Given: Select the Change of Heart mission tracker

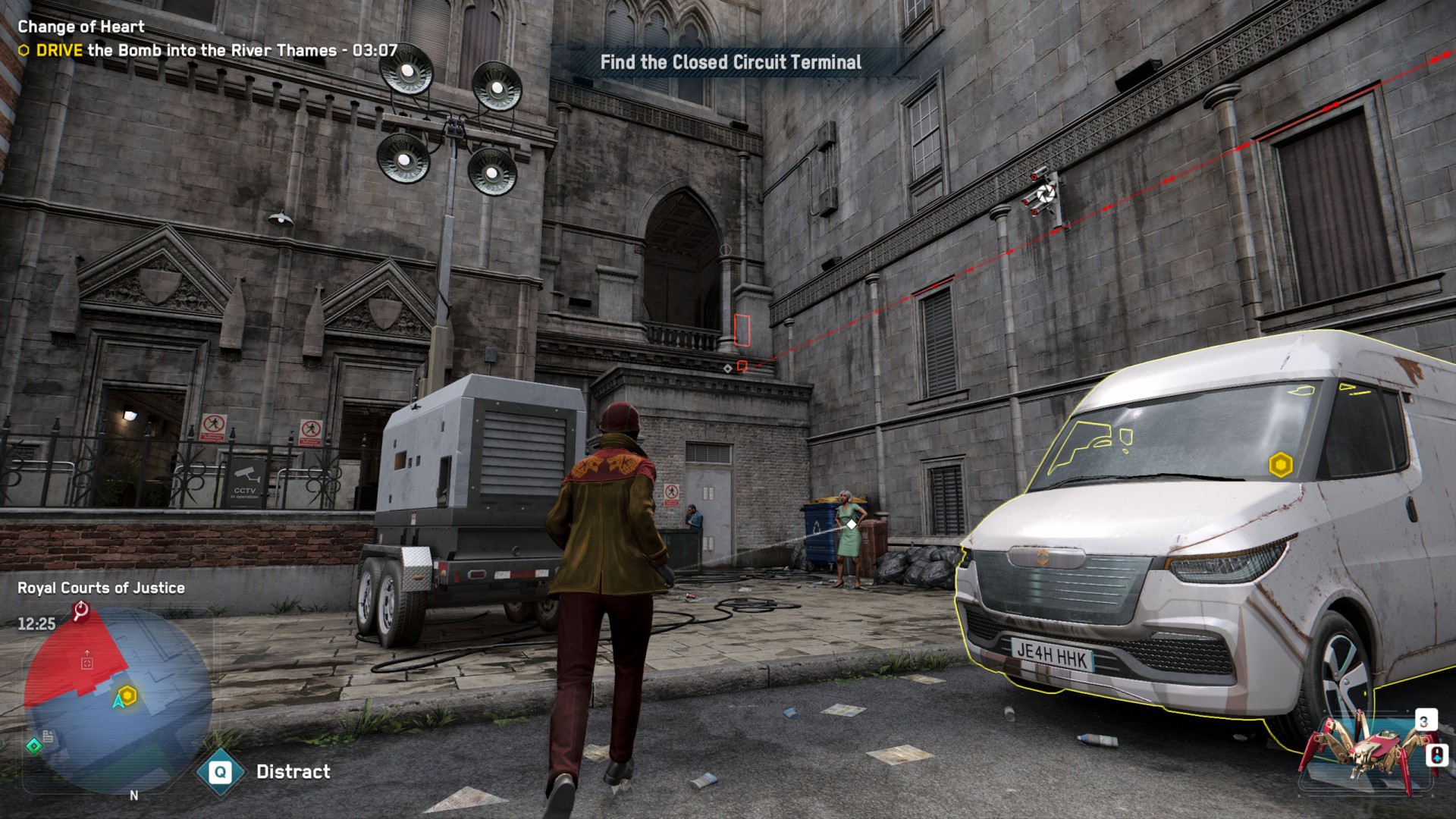Looking at the screenshot, I should pos(81,27).
